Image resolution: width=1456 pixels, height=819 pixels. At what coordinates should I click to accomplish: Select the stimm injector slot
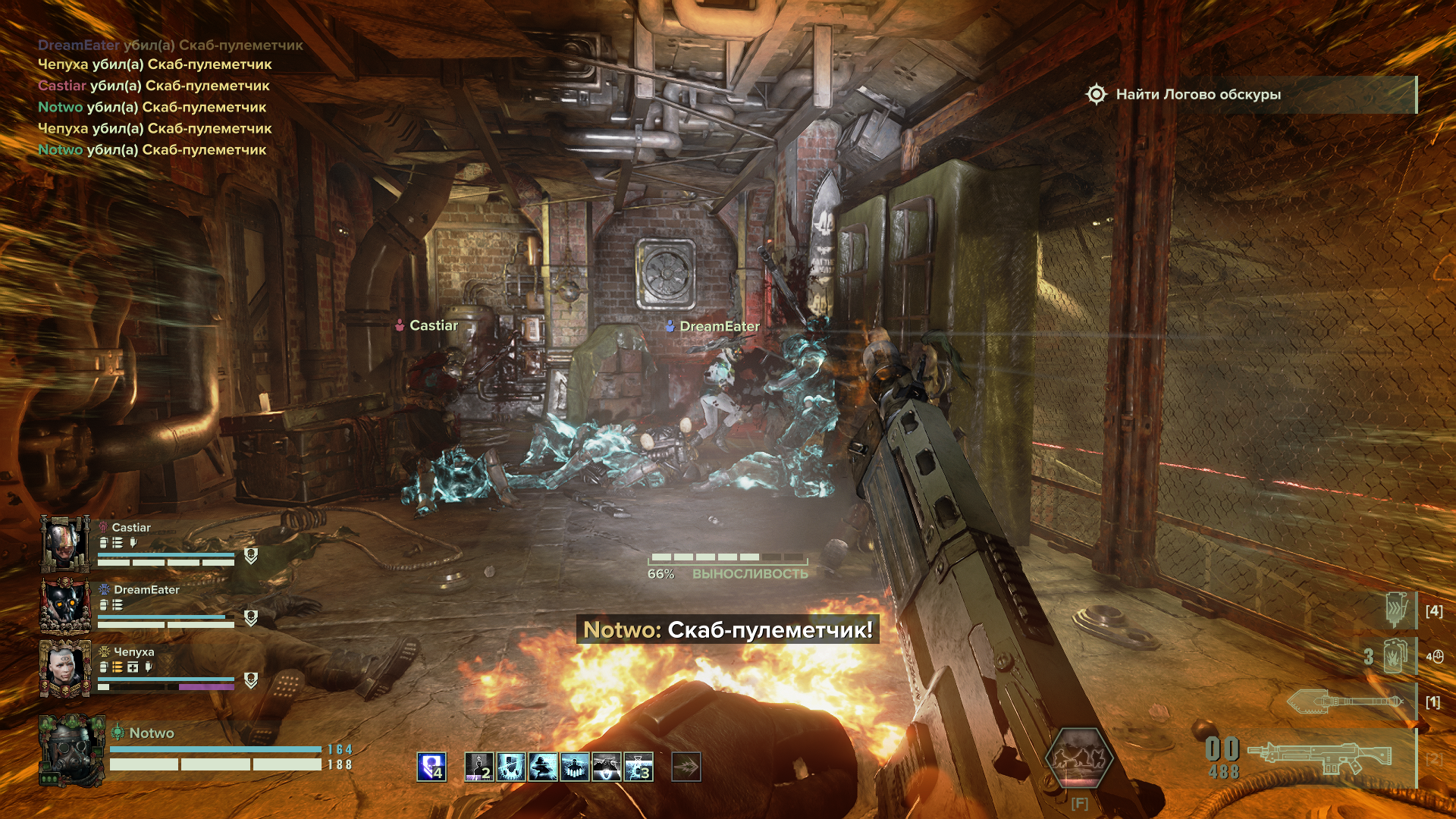click(1396, 610)
